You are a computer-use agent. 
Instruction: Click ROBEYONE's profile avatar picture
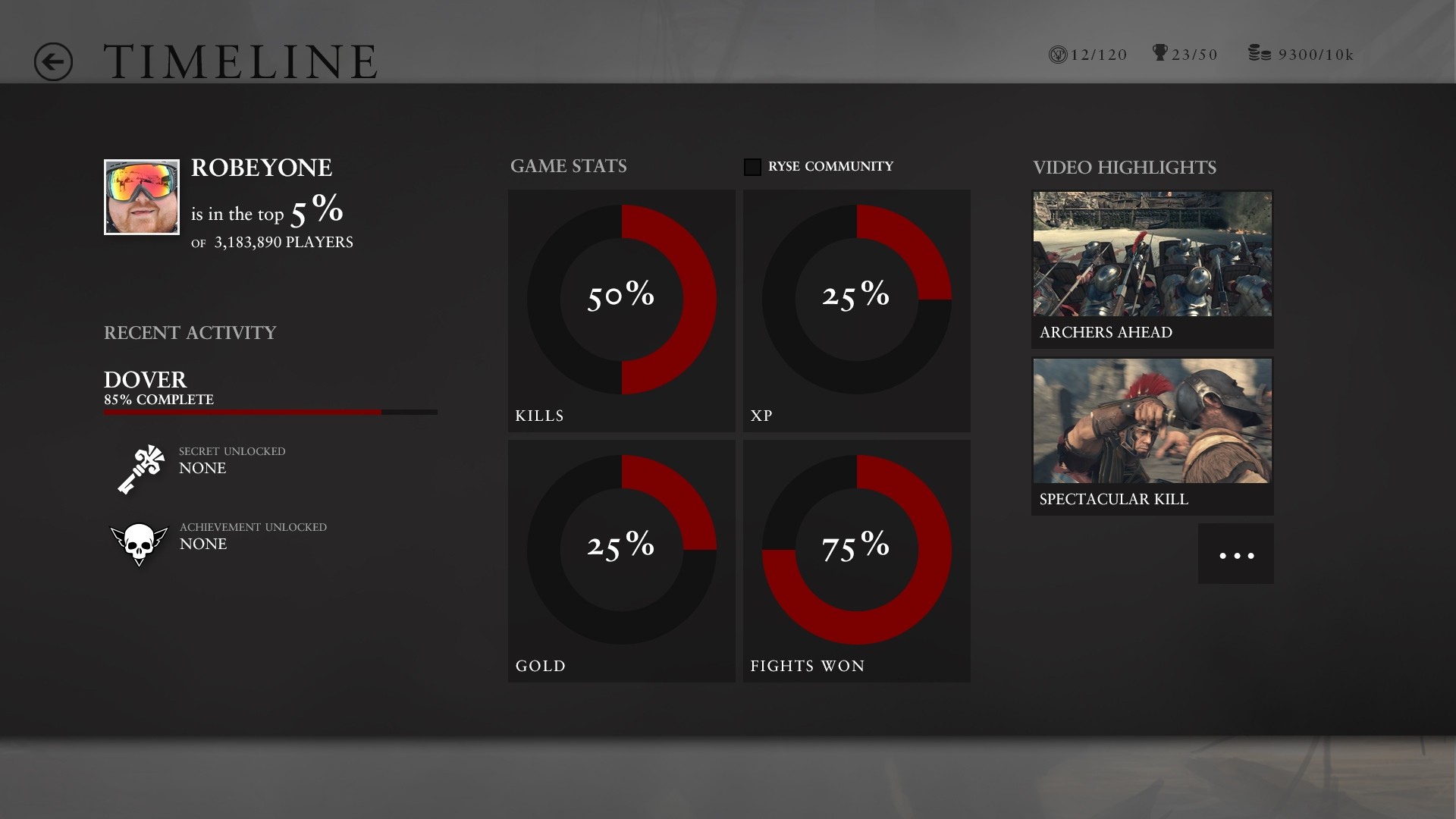point(141,197)
